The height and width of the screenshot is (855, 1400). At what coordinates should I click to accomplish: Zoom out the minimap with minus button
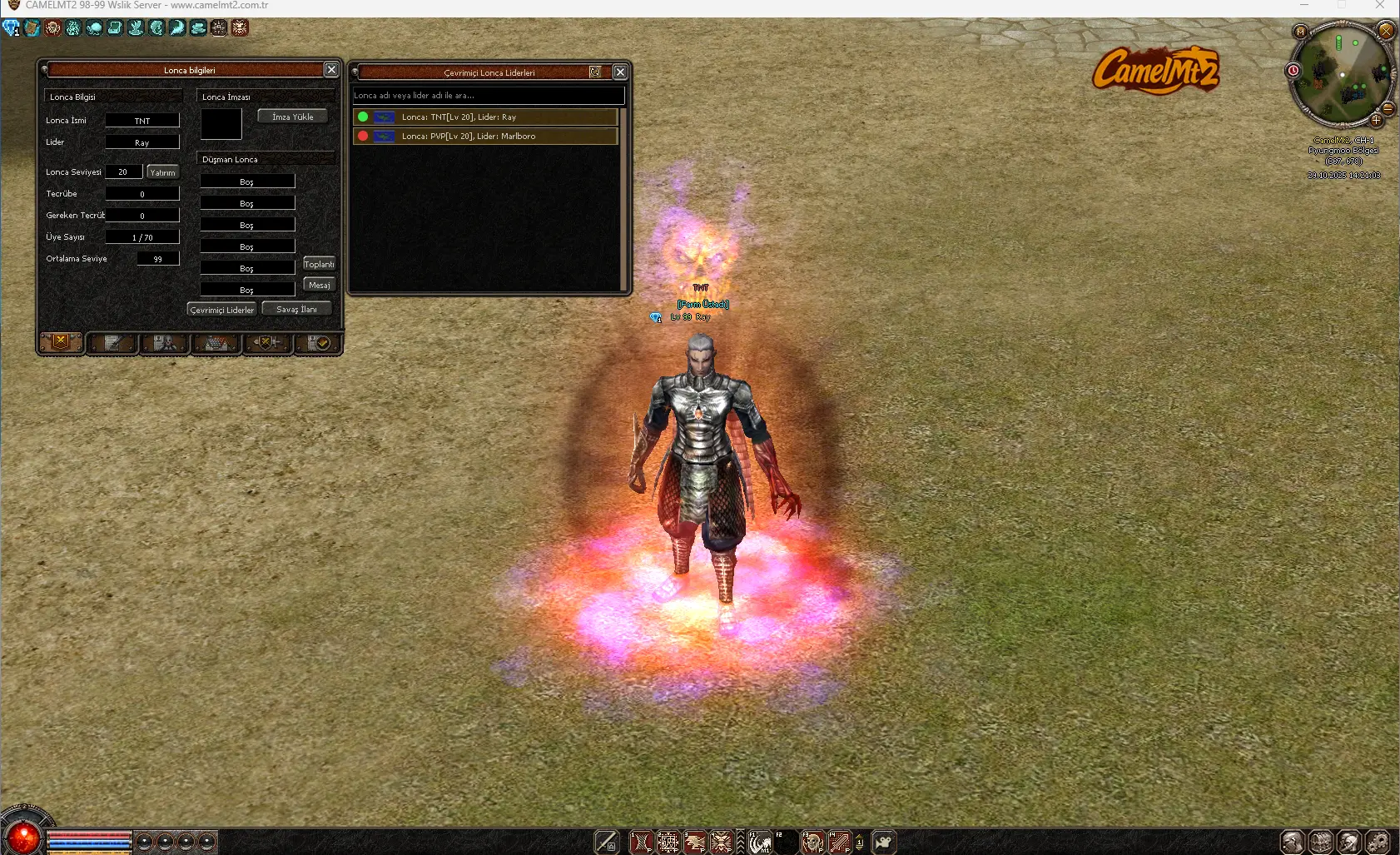pyautogui.click(x=1388, y=108)
